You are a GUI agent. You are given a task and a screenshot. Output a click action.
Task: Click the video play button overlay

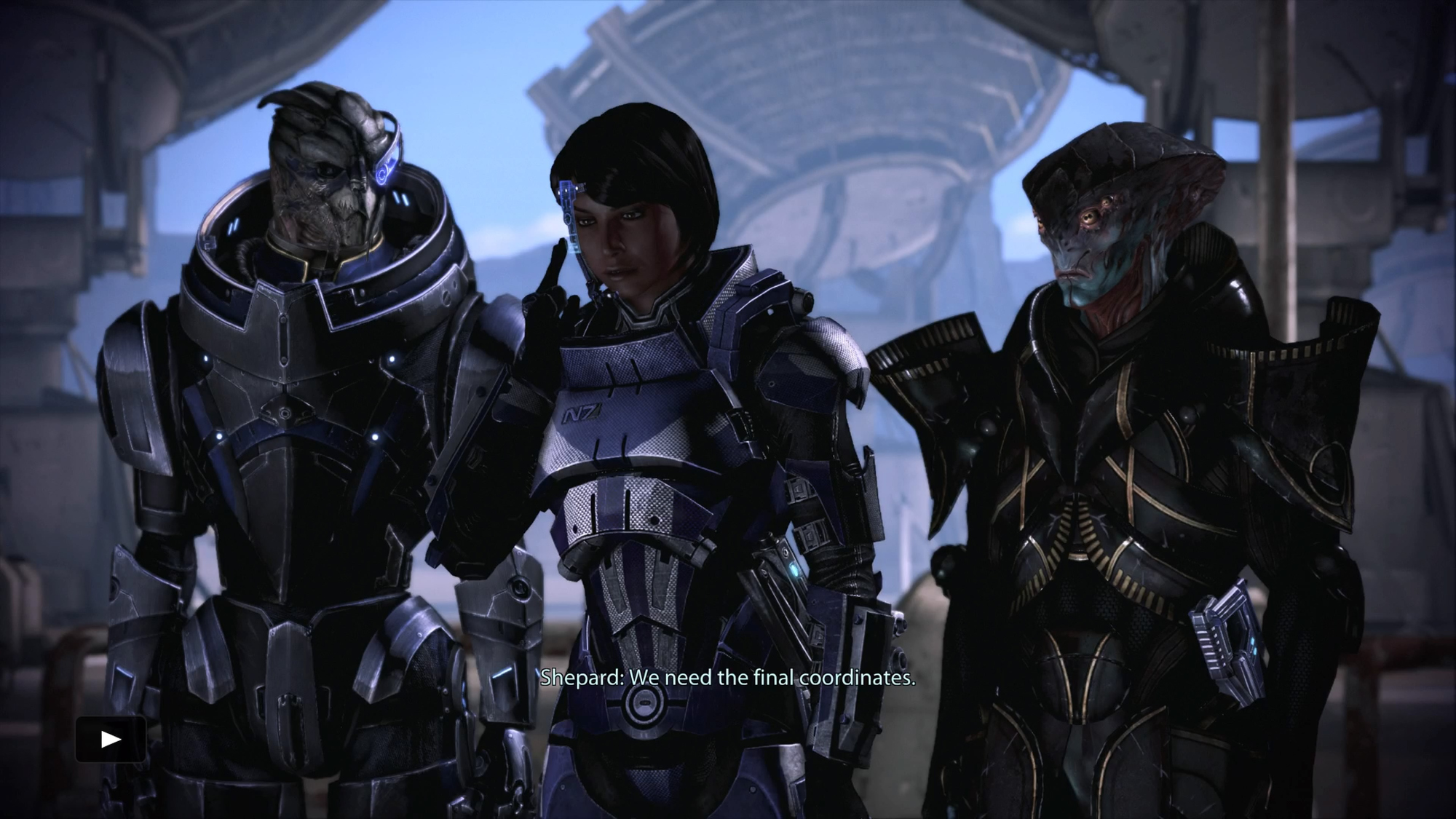111,740
